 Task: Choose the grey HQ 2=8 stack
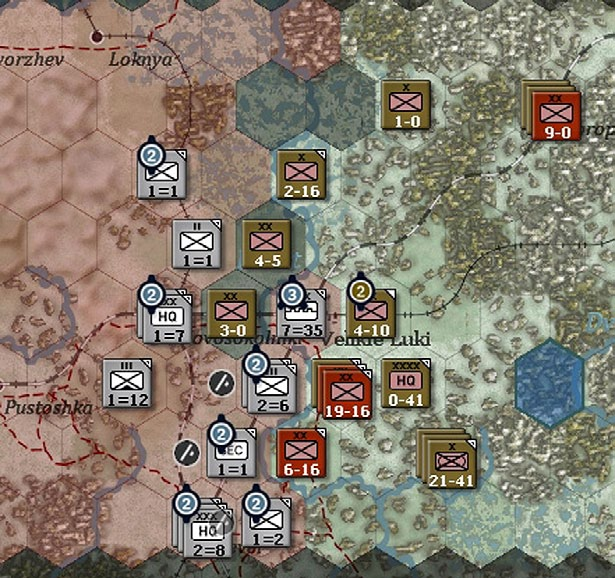[205, 527]
